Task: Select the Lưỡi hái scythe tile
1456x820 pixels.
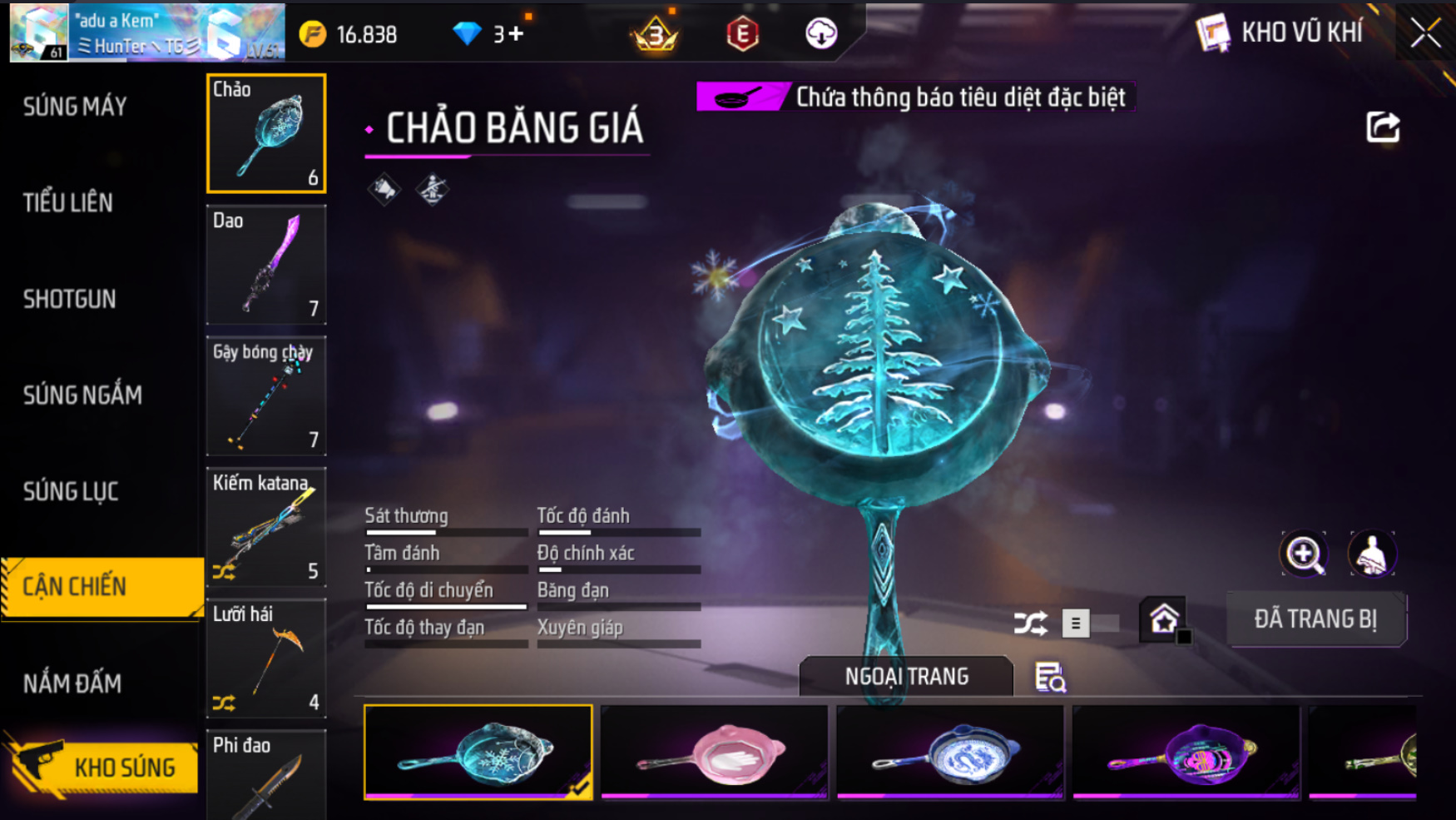Action: point(266,658)
